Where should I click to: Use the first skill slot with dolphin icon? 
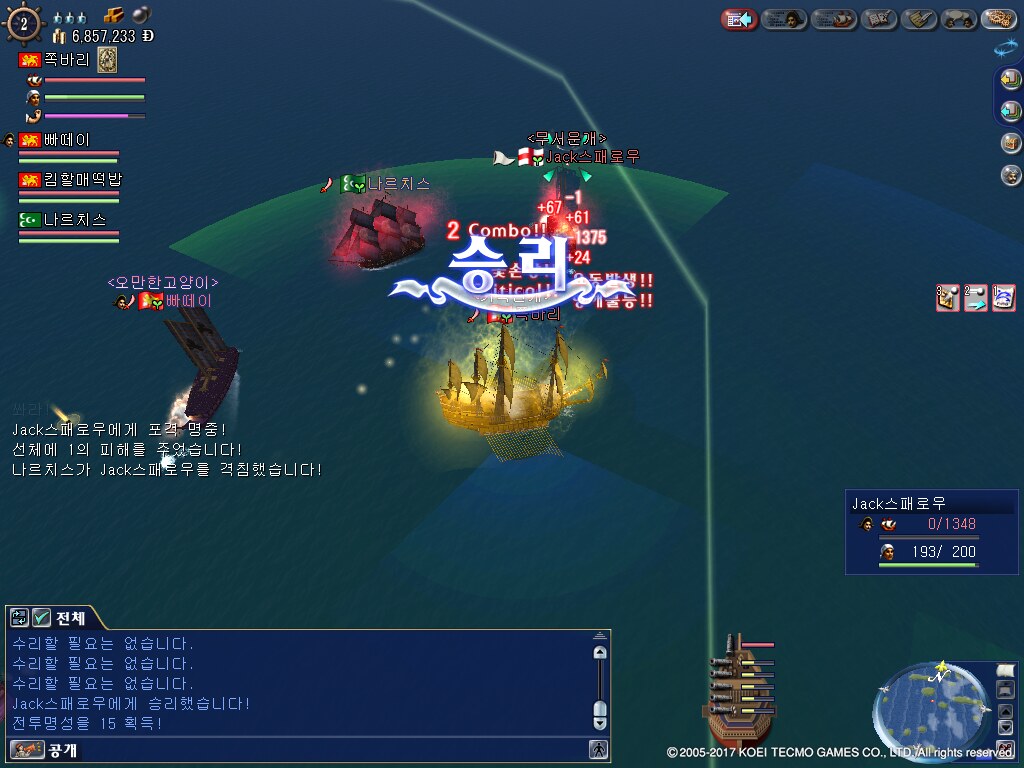(x=1004, y=298)
